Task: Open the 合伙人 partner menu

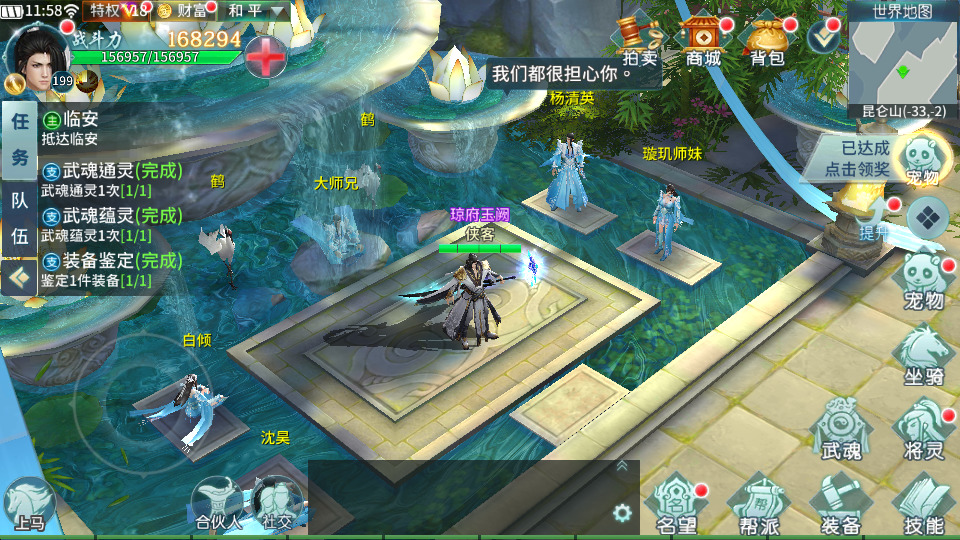Action: (x=217, y=503)
